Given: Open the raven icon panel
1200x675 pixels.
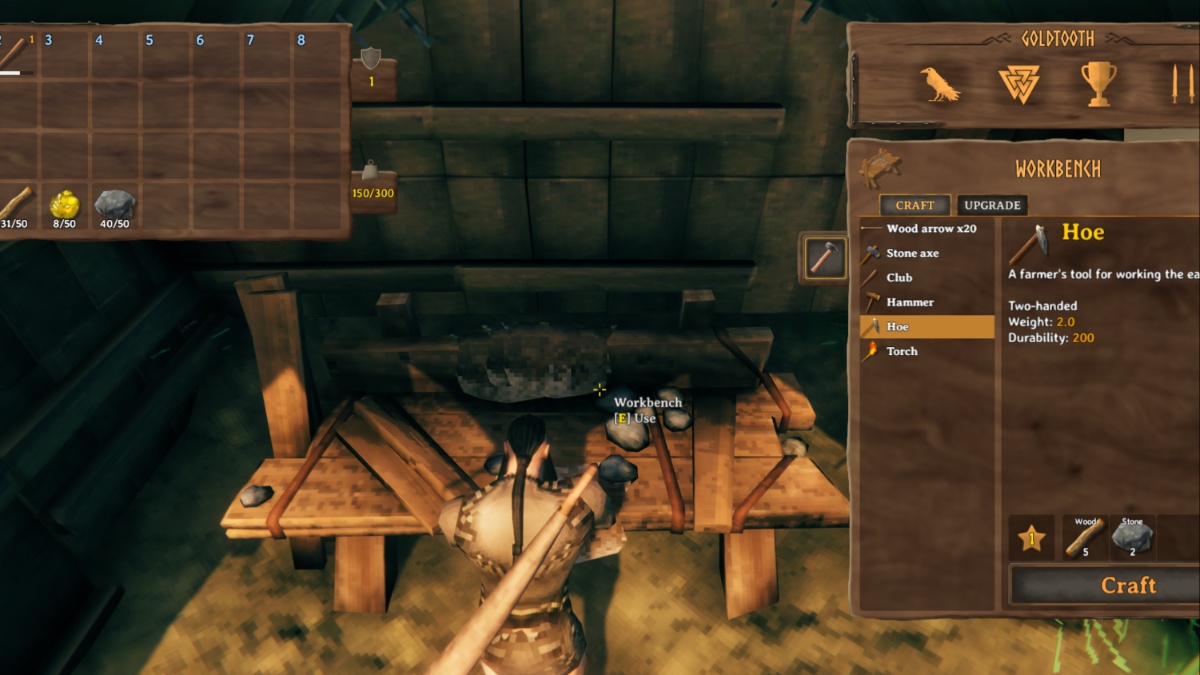Looking at the screenshot, I should 941,85.
